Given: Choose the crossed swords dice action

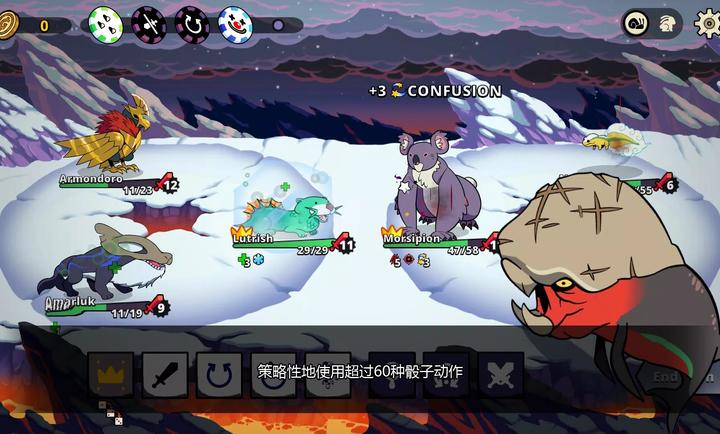Looking at the screenshot, I should [x=500, y=374].
